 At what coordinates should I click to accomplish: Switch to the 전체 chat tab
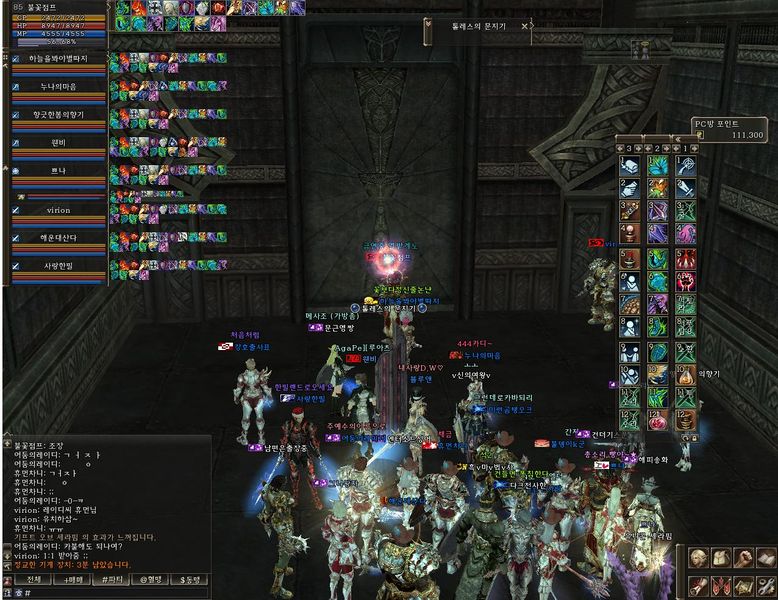(33, 580)
